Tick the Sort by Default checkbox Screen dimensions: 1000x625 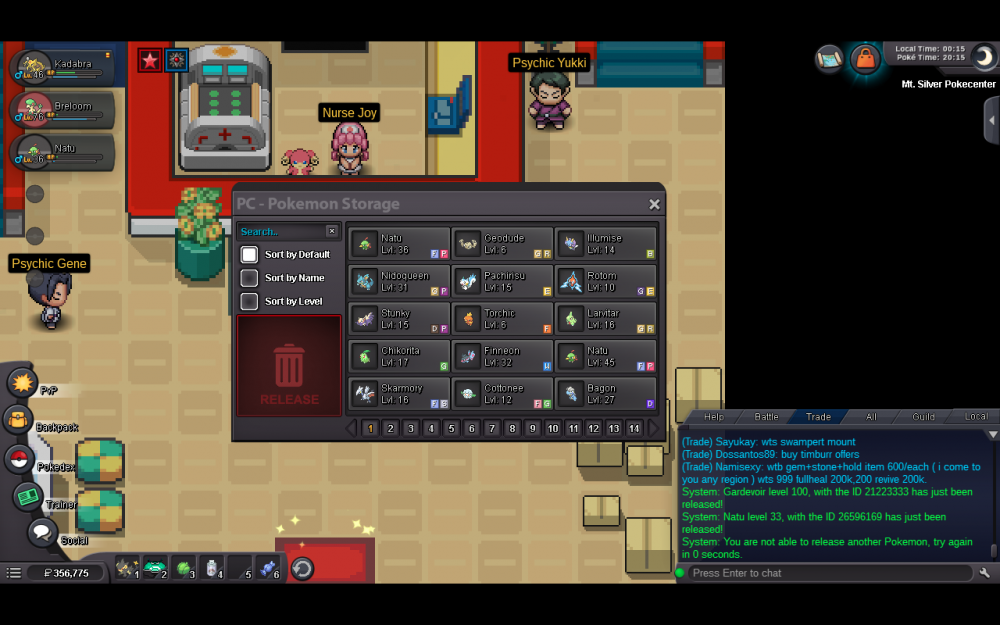[250, 255]
